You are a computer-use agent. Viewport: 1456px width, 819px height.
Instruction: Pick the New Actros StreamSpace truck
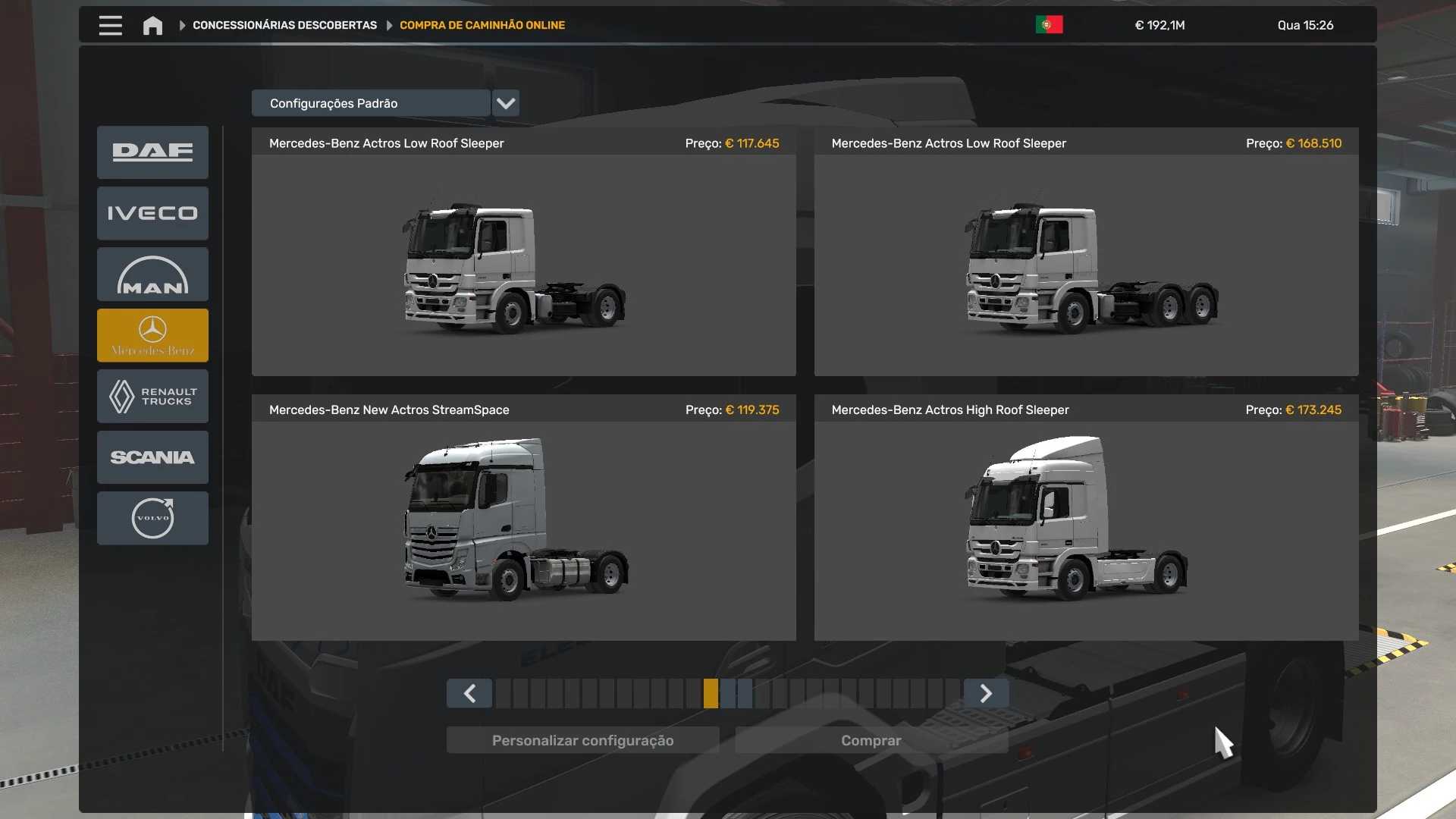pos(523,530)
